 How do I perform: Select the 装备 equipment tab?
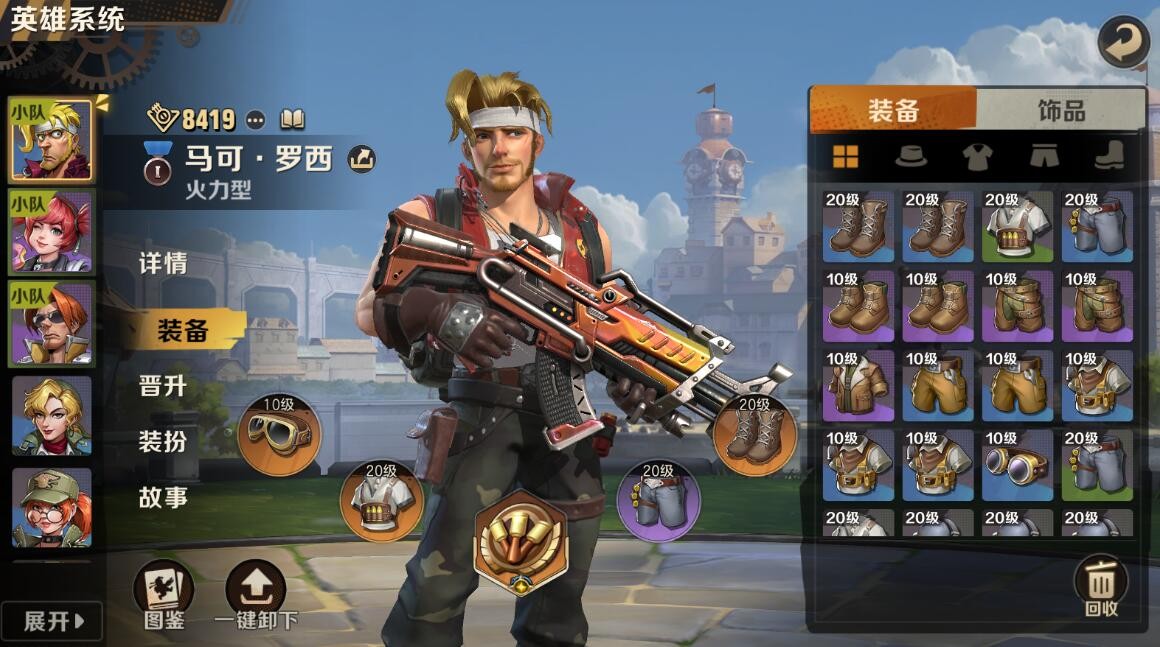(893, 110)
